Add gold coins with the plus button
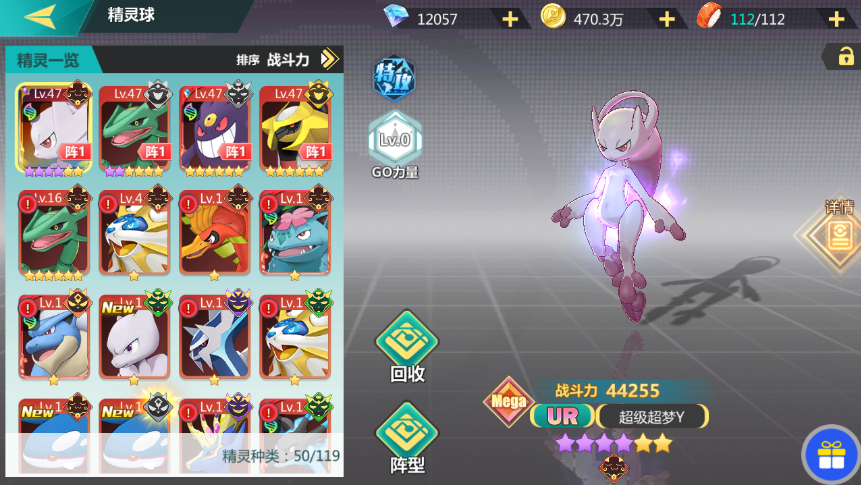The width and height of the screenshot is (861, 485). click(667, 18)
